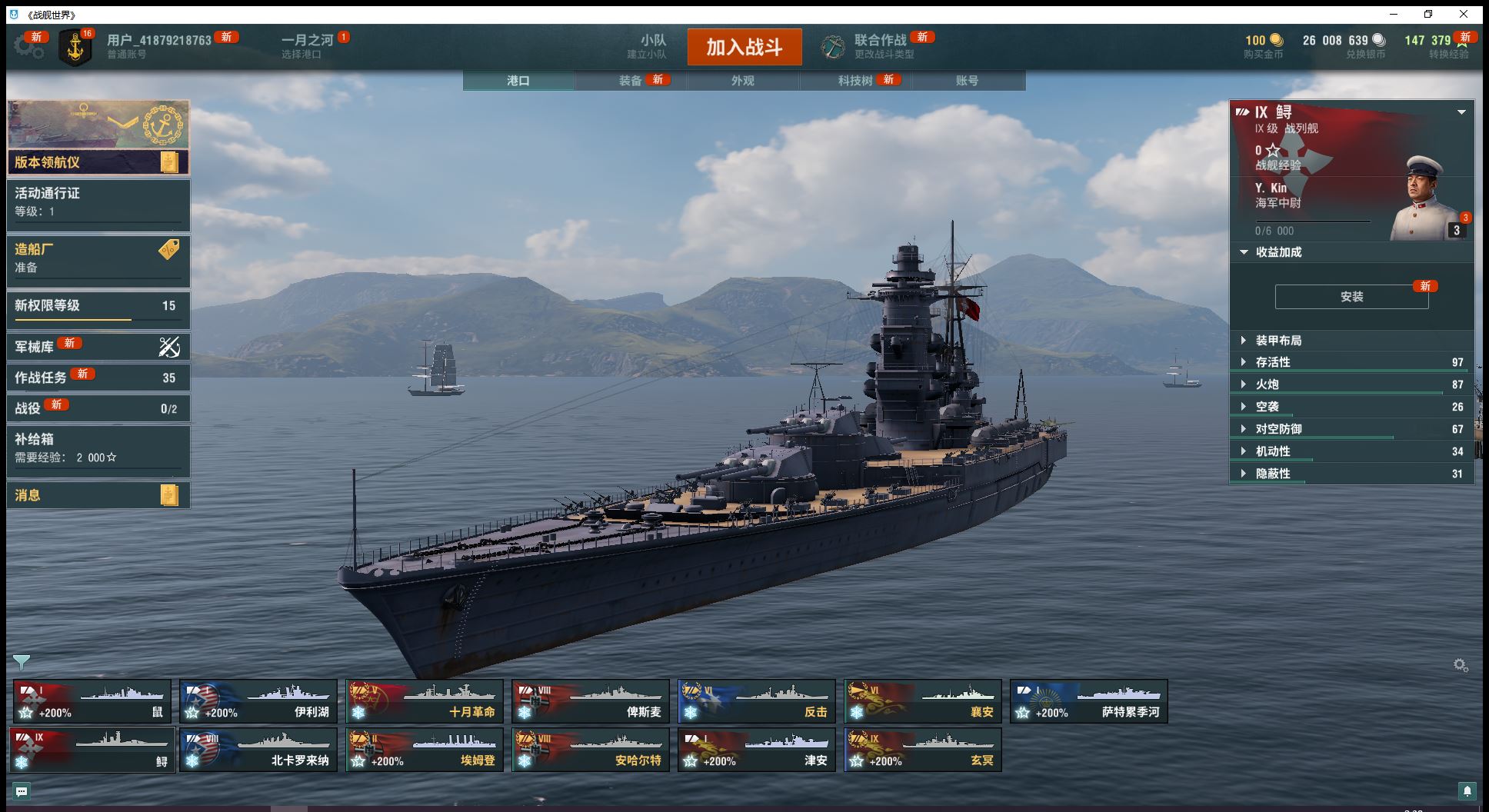Expand the 装甲布局 armor layout section
The height and width of the screenshot is (812, 1489).
pos(1278,341)
